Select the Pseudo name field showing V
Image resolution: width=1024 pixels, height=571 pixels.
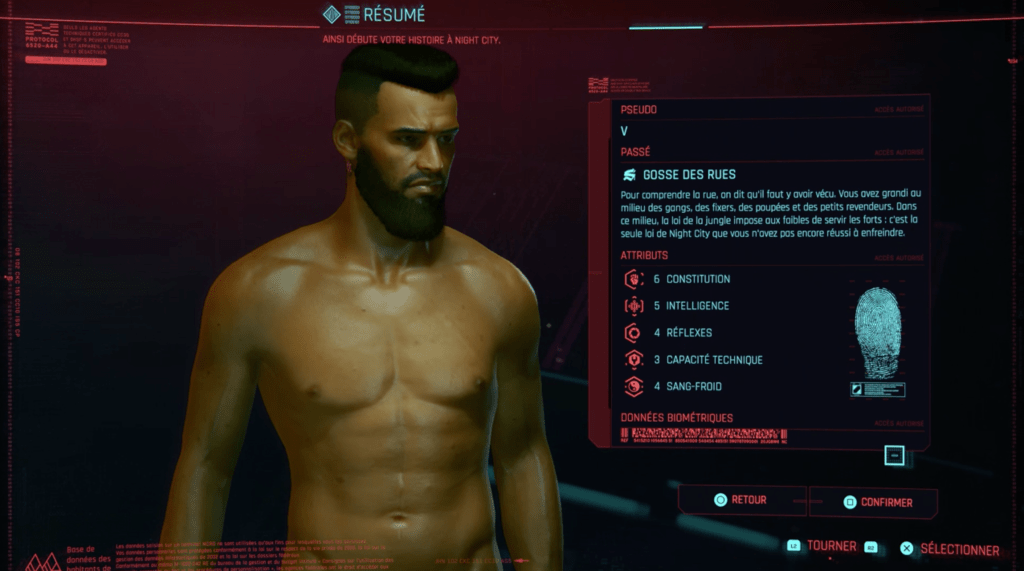[770, 131]
